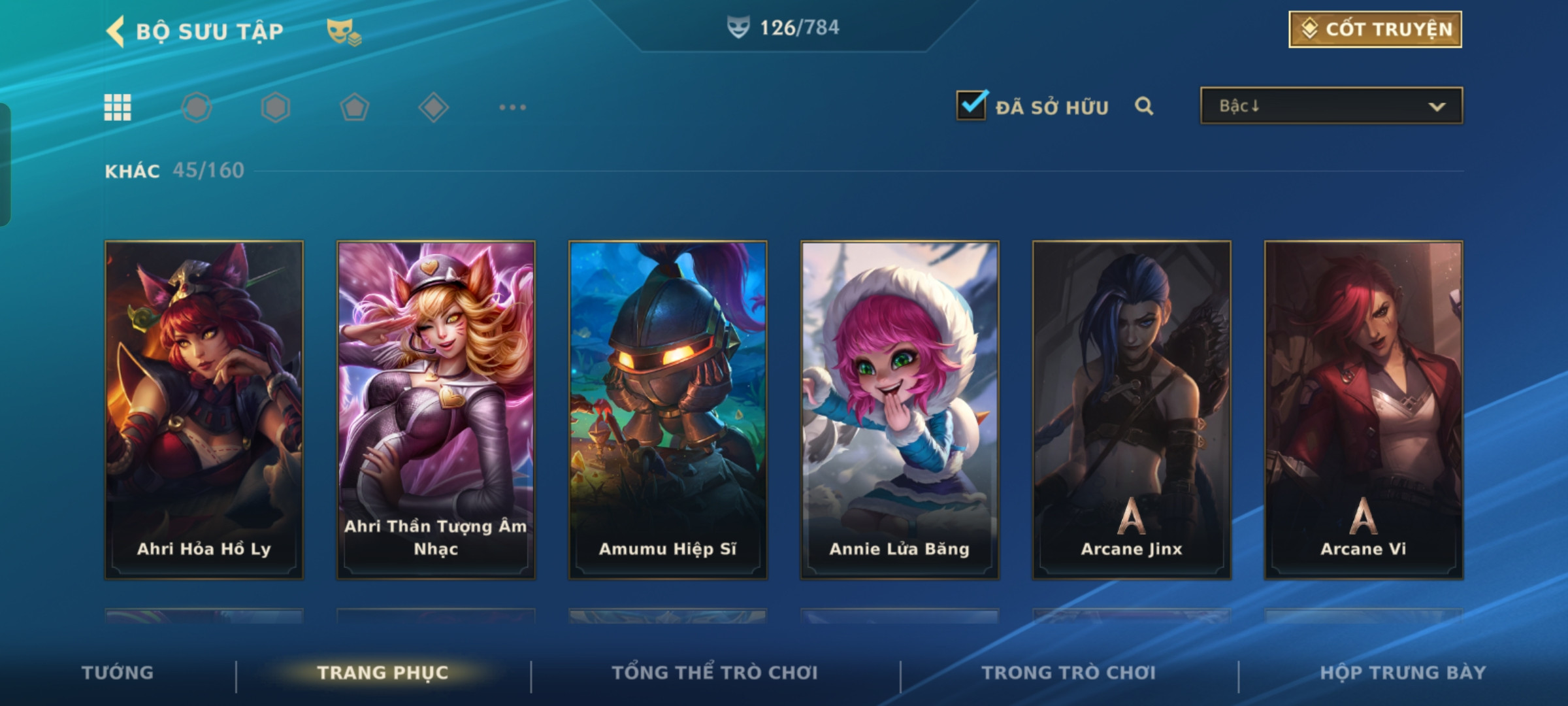Viewport: 1568px width, 706px height.
Task: Select the diamond-shaped rarity filter
Action: point(433,107)
